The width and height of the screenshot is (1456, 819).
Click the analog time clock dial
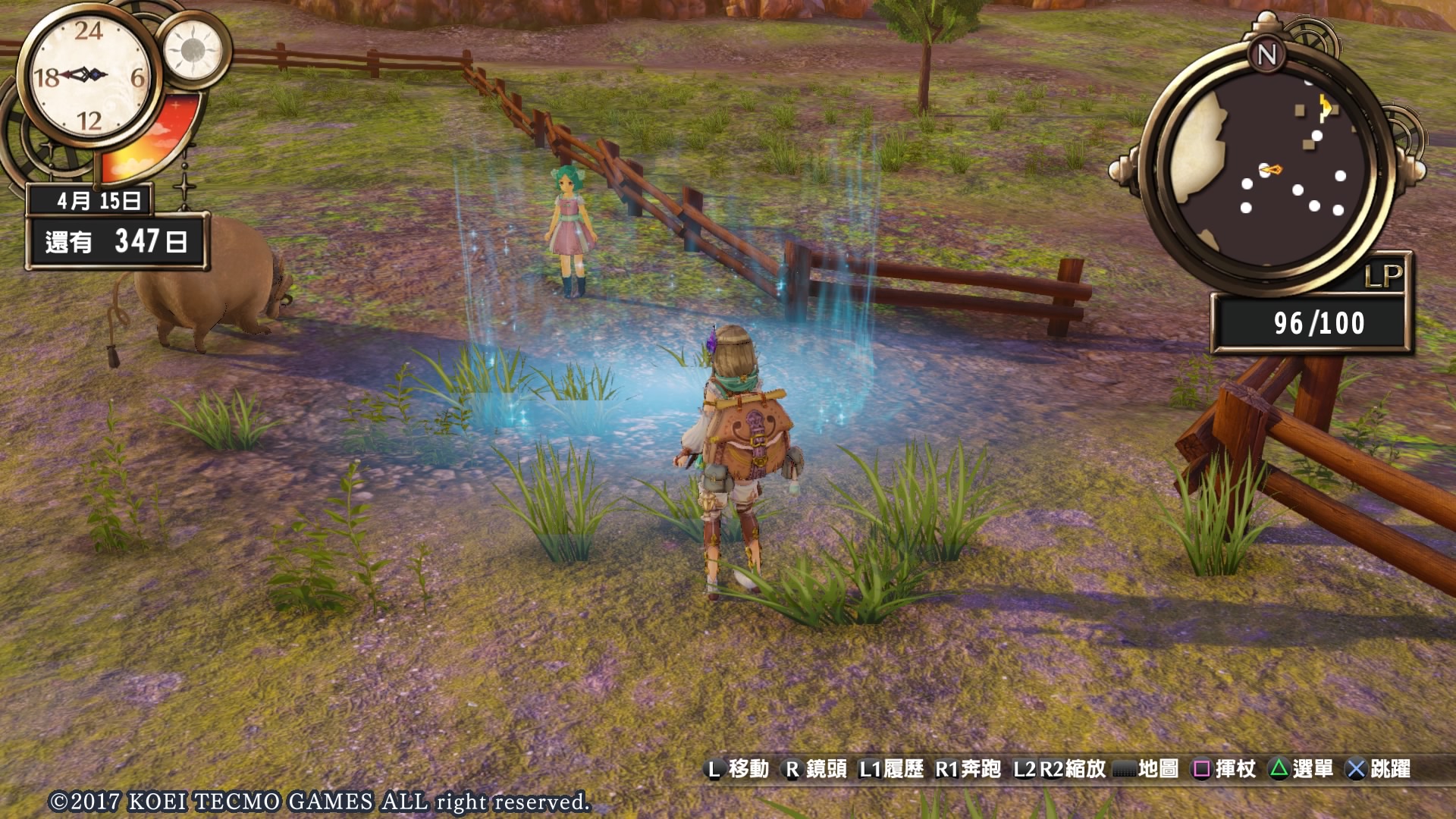click(88, 75)
